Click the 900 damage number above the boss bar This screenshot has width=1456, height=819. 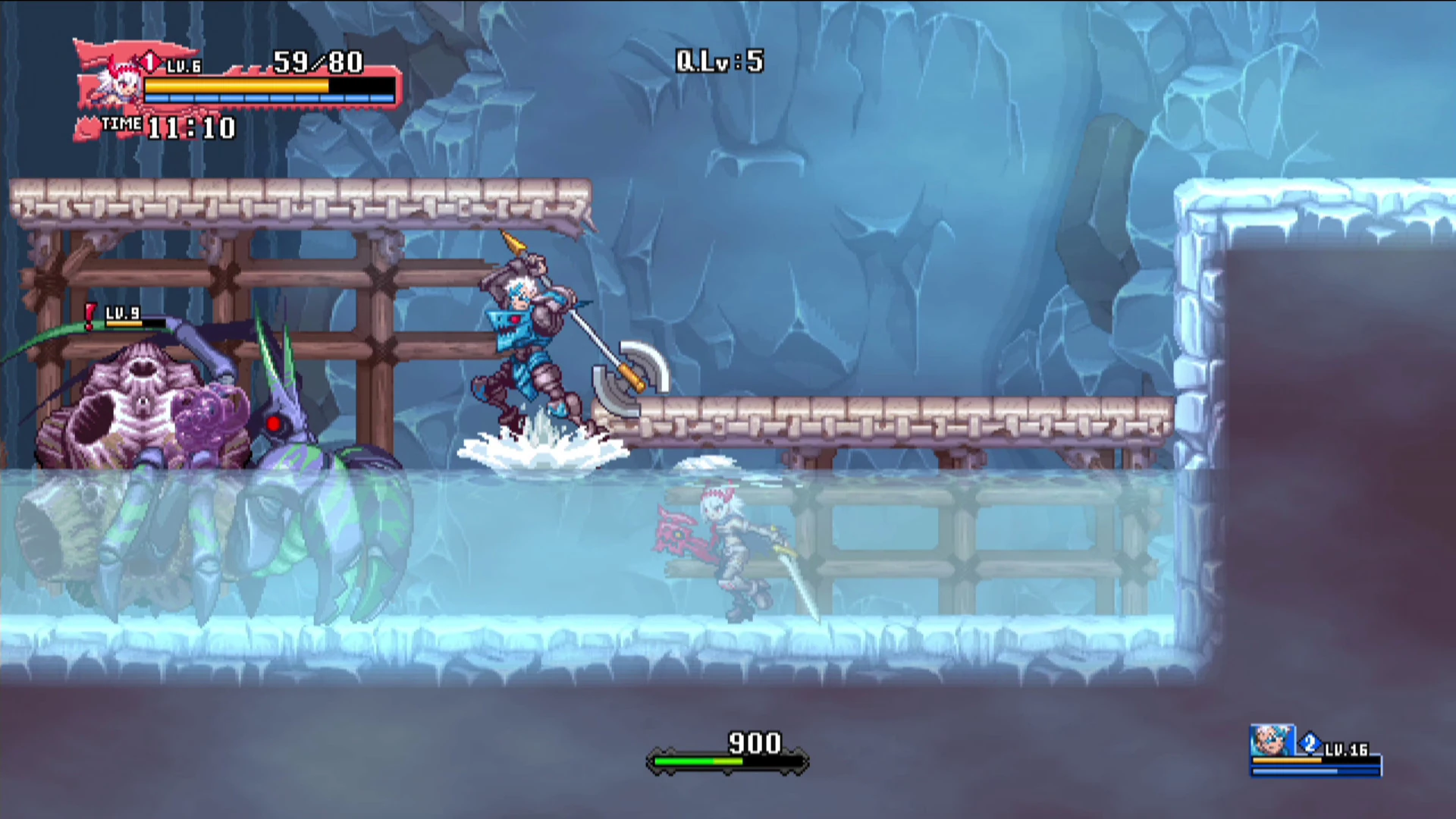tap(756, 744)
